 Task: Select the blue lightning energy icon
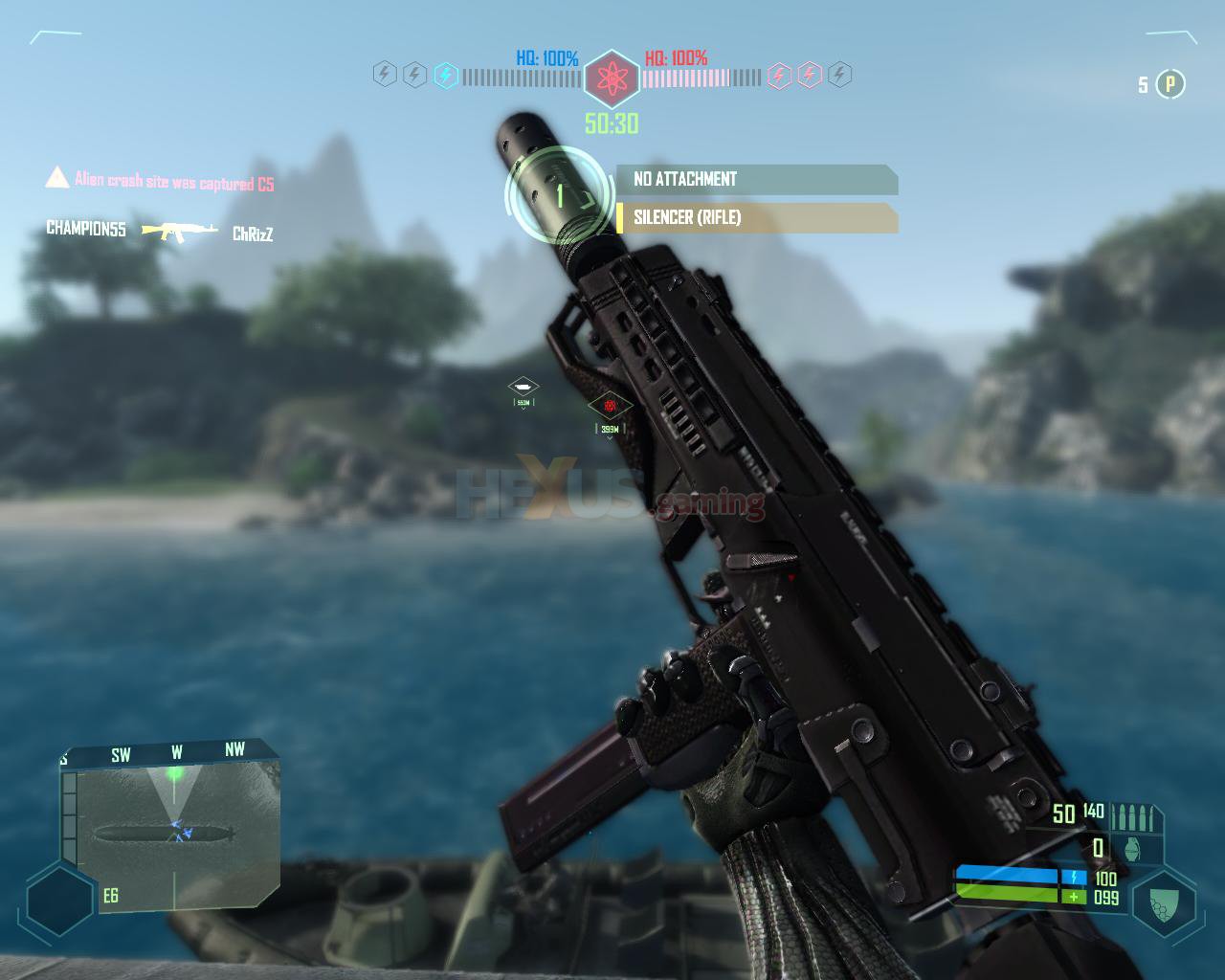pyautogui.click(x=445, y=75)
